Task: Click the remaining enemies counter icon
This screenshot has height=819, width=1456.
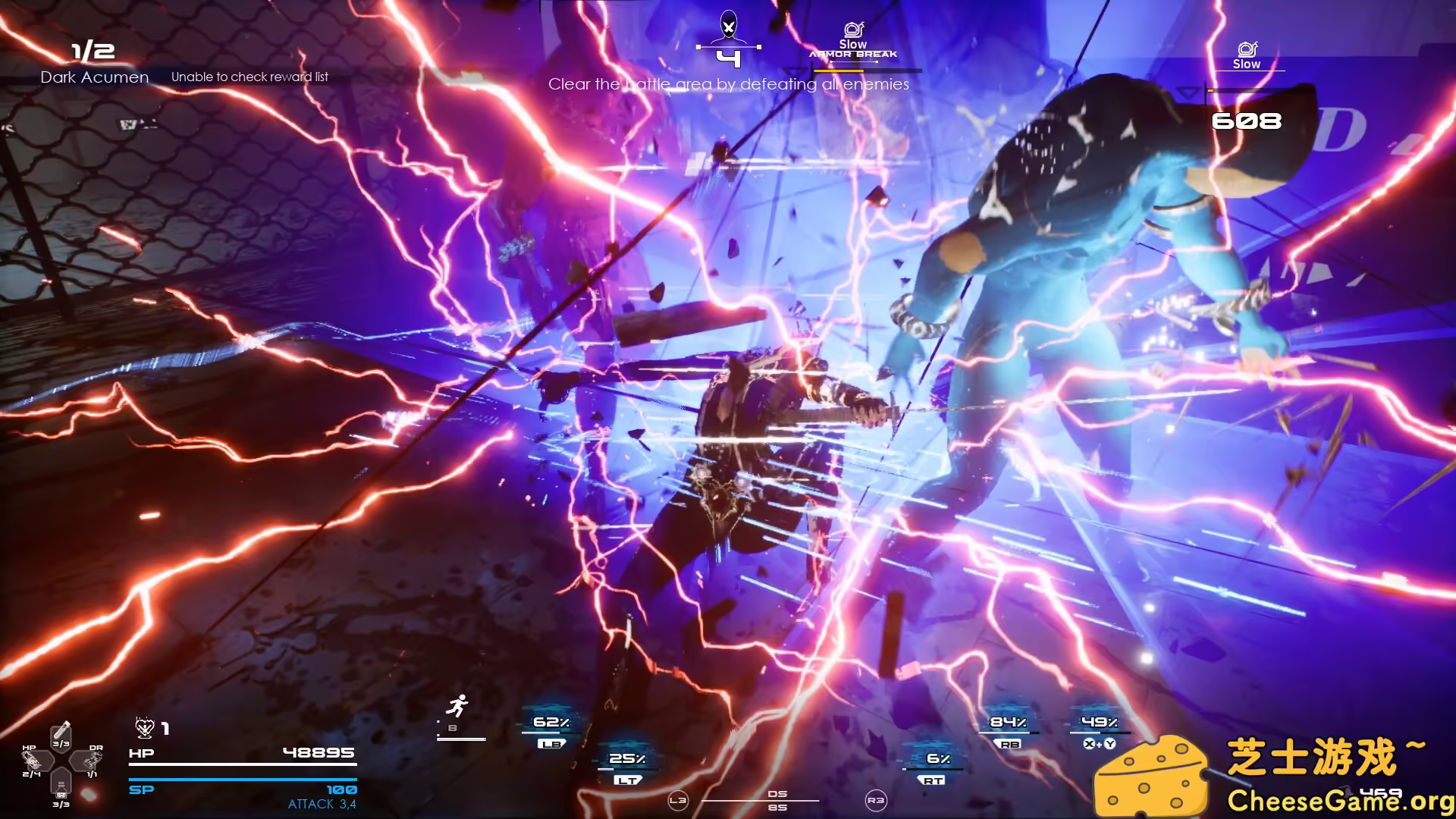Action: tap(728, 30)
